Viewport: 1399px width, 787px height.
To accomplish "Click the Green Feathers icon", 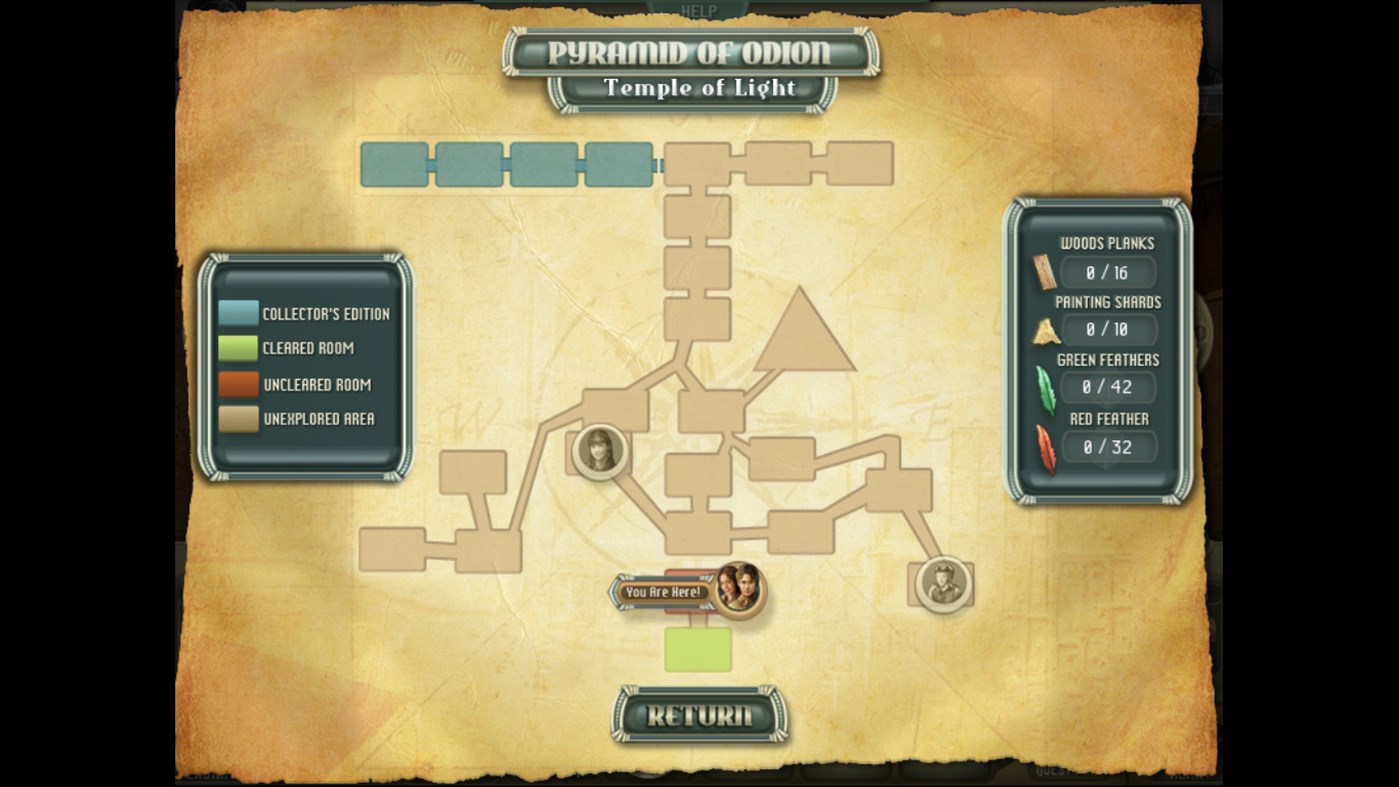I will 1044,389.
